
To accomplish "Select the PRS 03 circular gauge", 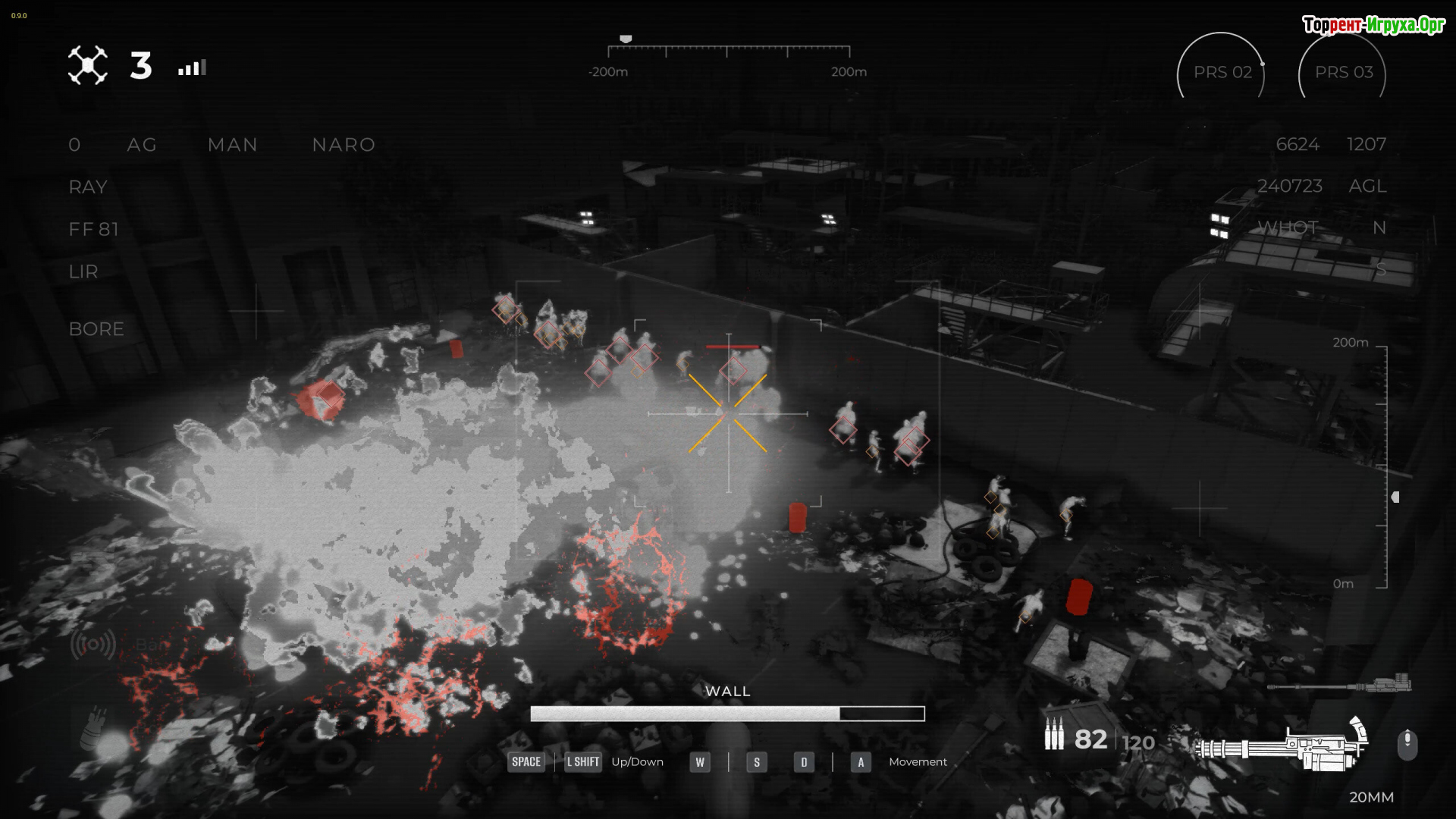I will 1342,72.
